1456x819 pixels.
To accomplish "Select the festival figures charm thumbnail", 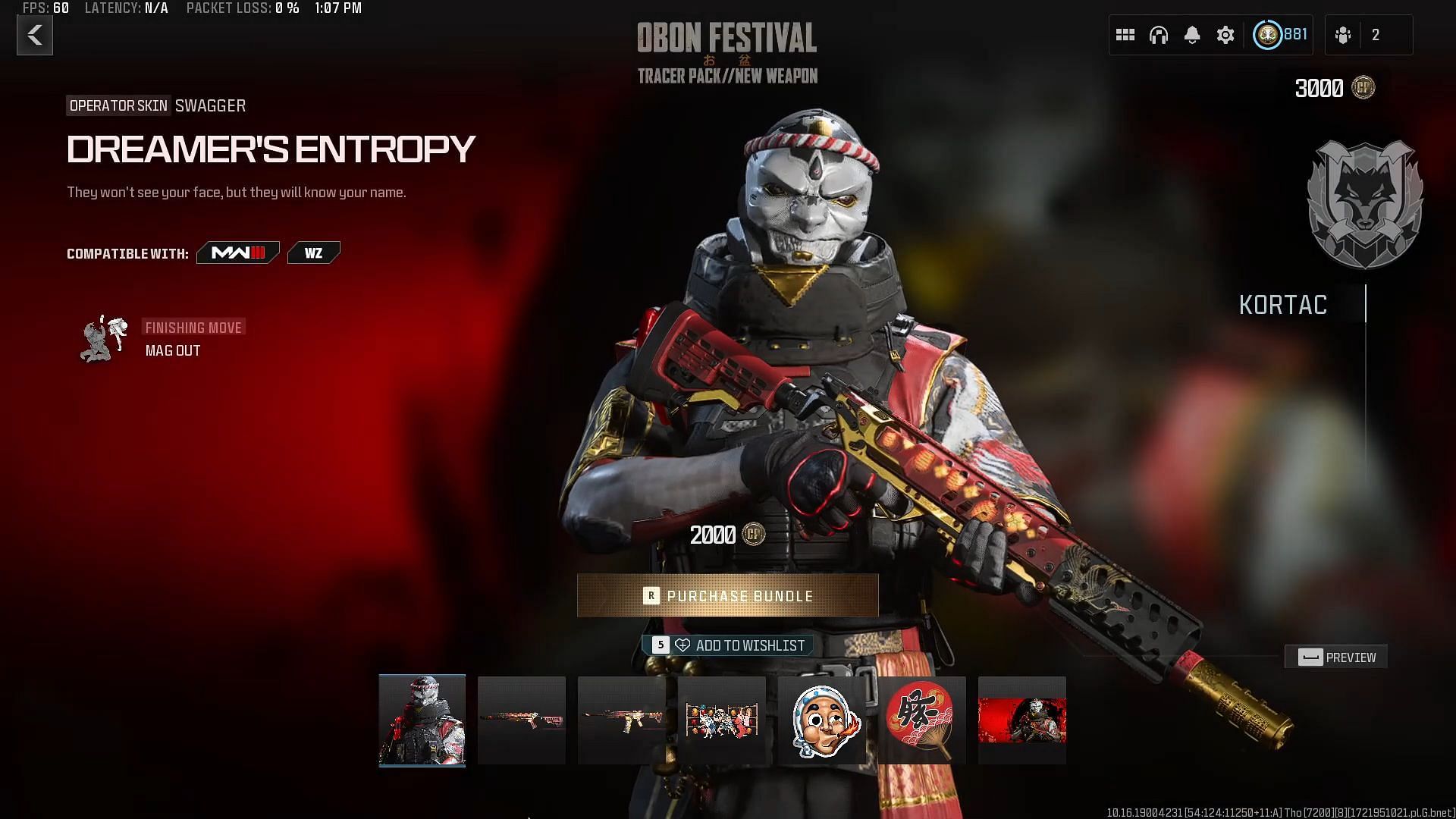I will [721, 720].
